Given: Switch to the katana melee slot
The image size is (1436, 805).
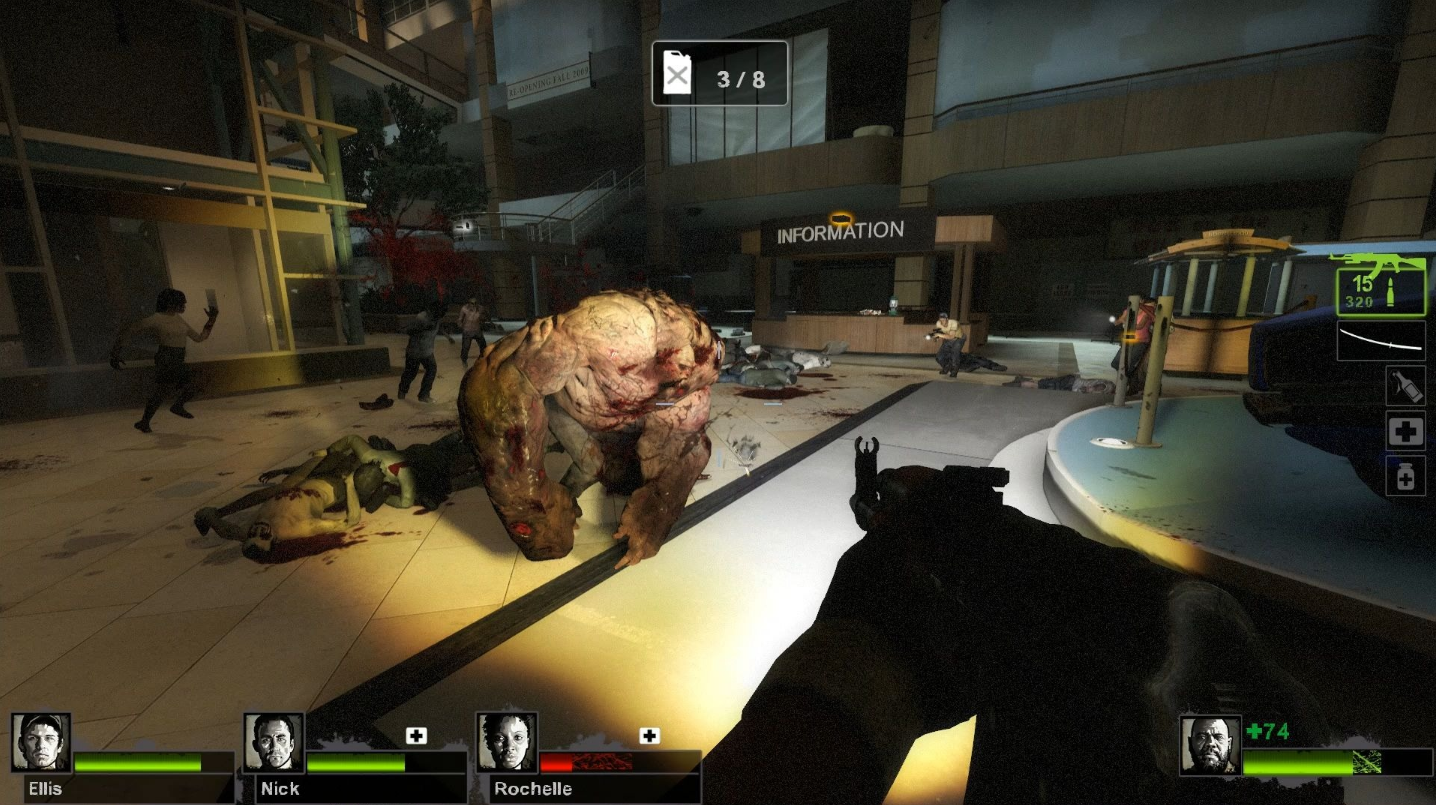Looking at the screenshot, I should (1381, 341).
